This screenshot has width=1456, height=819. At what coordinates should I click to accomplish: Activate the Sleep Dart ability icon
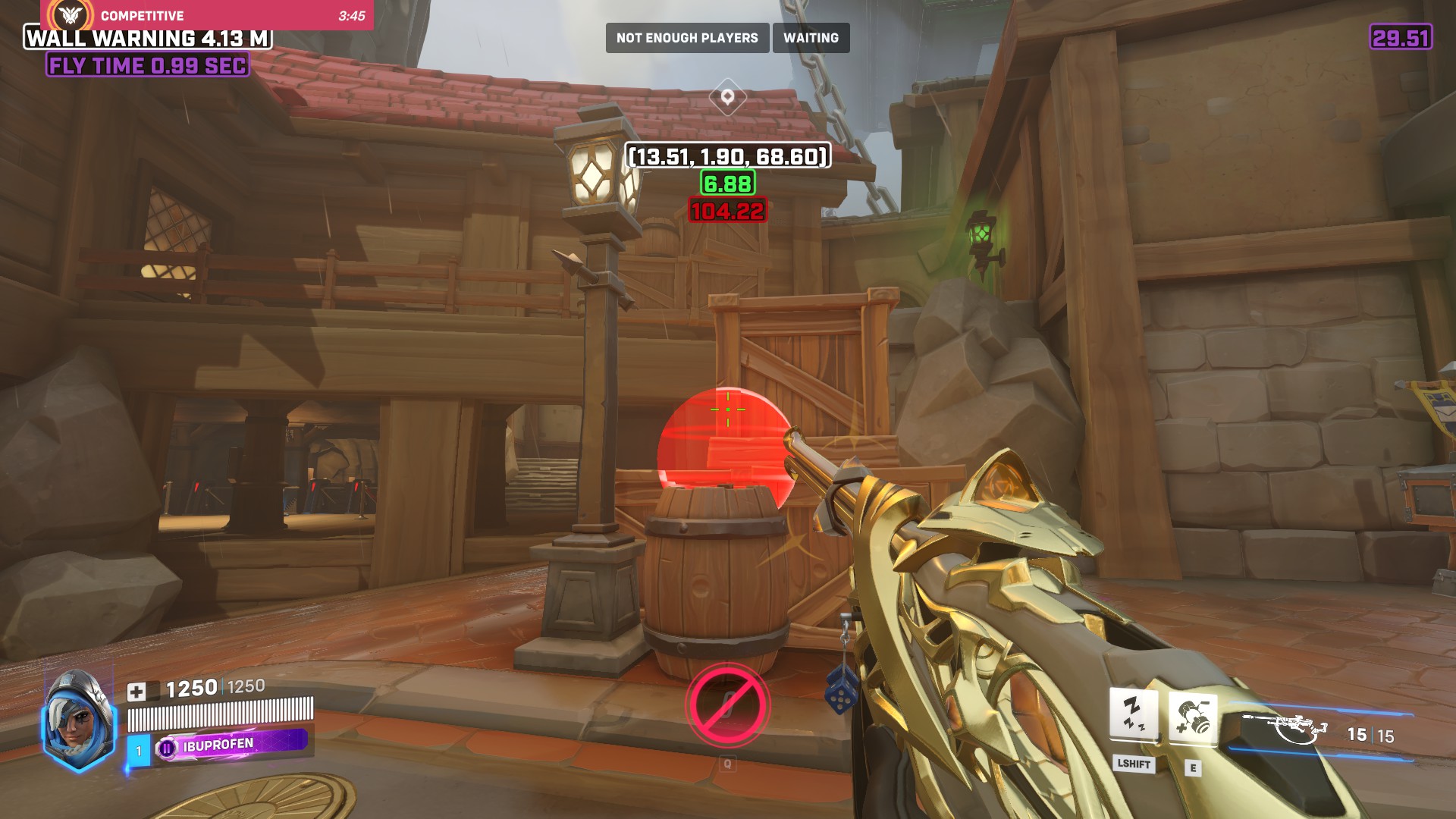point(1133,714)
